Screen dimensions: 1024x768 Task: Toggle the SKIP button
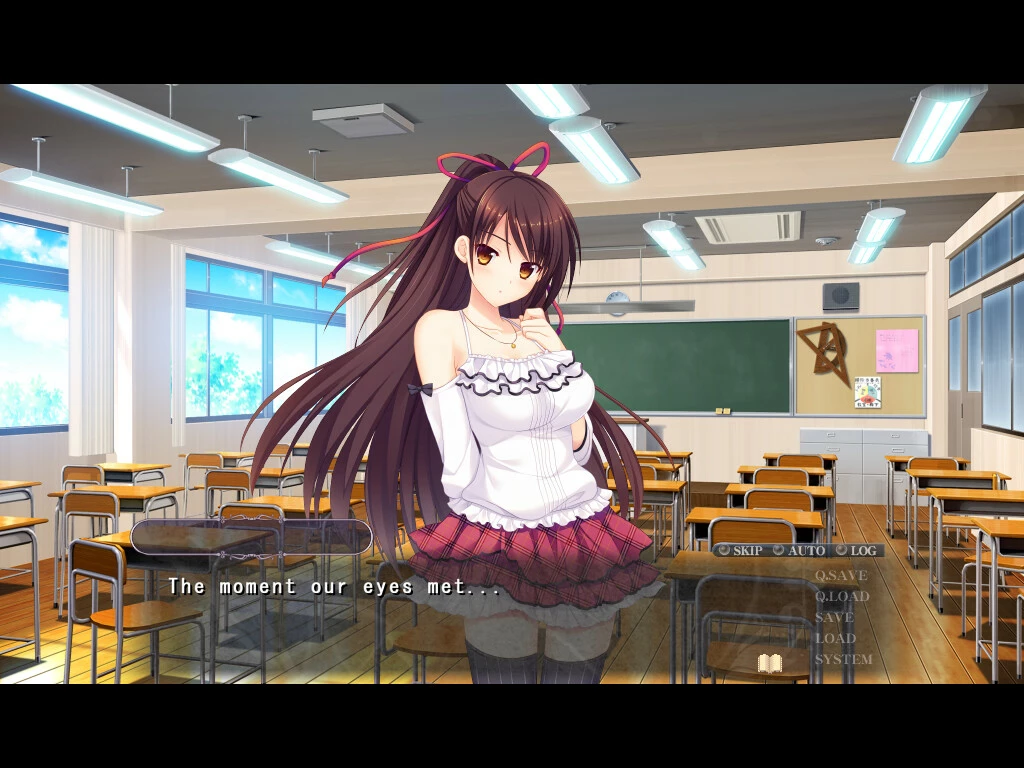pyautogui.click(x=740, y=550)
